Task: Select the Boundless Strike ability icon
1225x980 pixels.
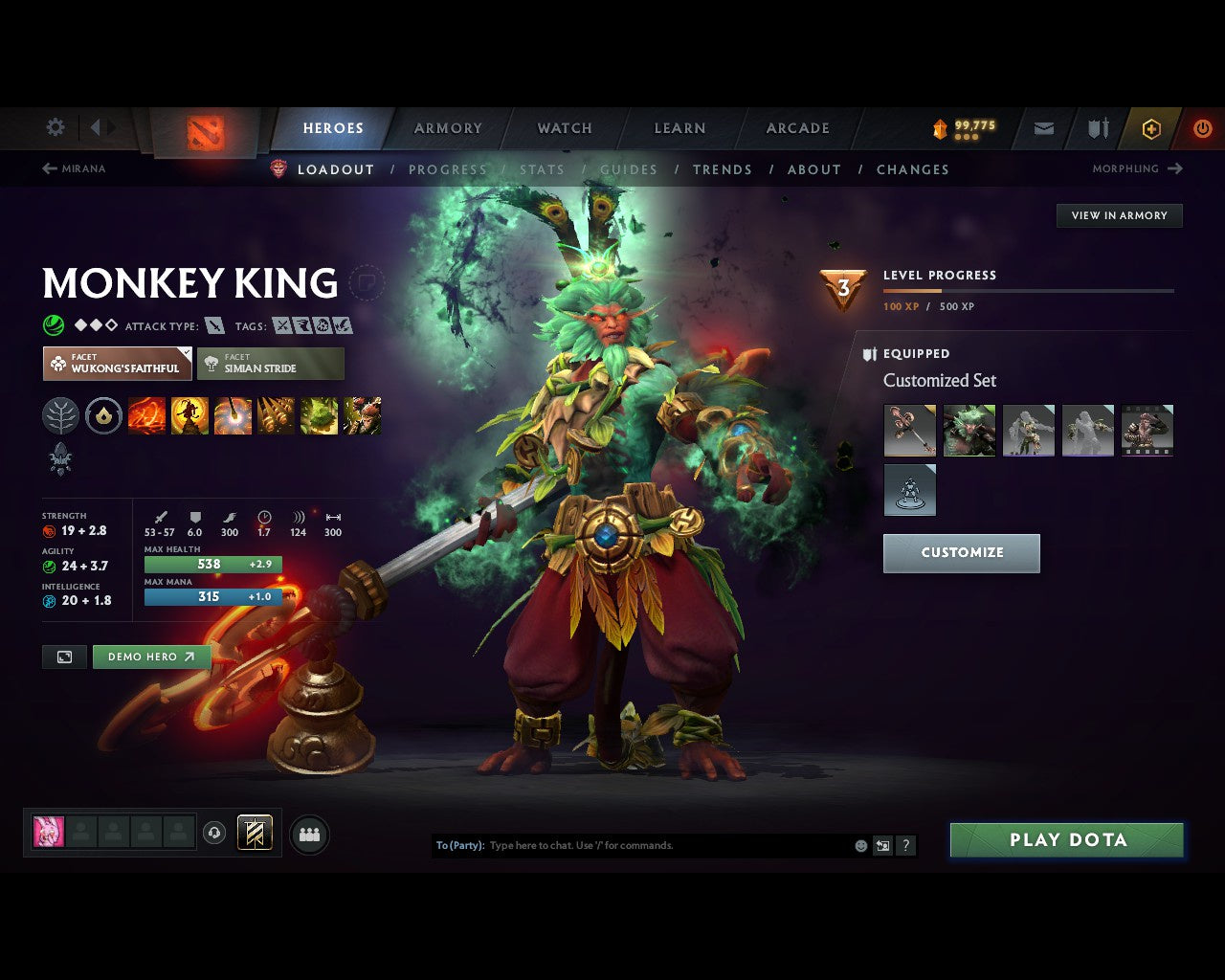Action: [145, 415]
